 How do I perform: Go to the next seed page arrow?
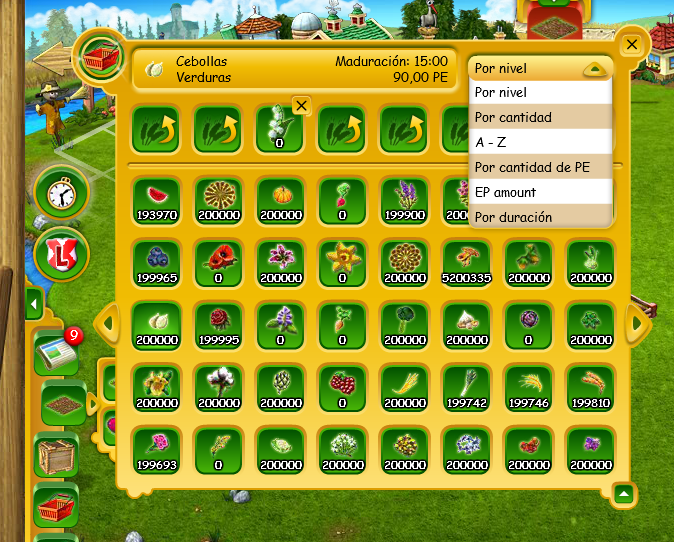pyautogui.click(x=634, y=323)
